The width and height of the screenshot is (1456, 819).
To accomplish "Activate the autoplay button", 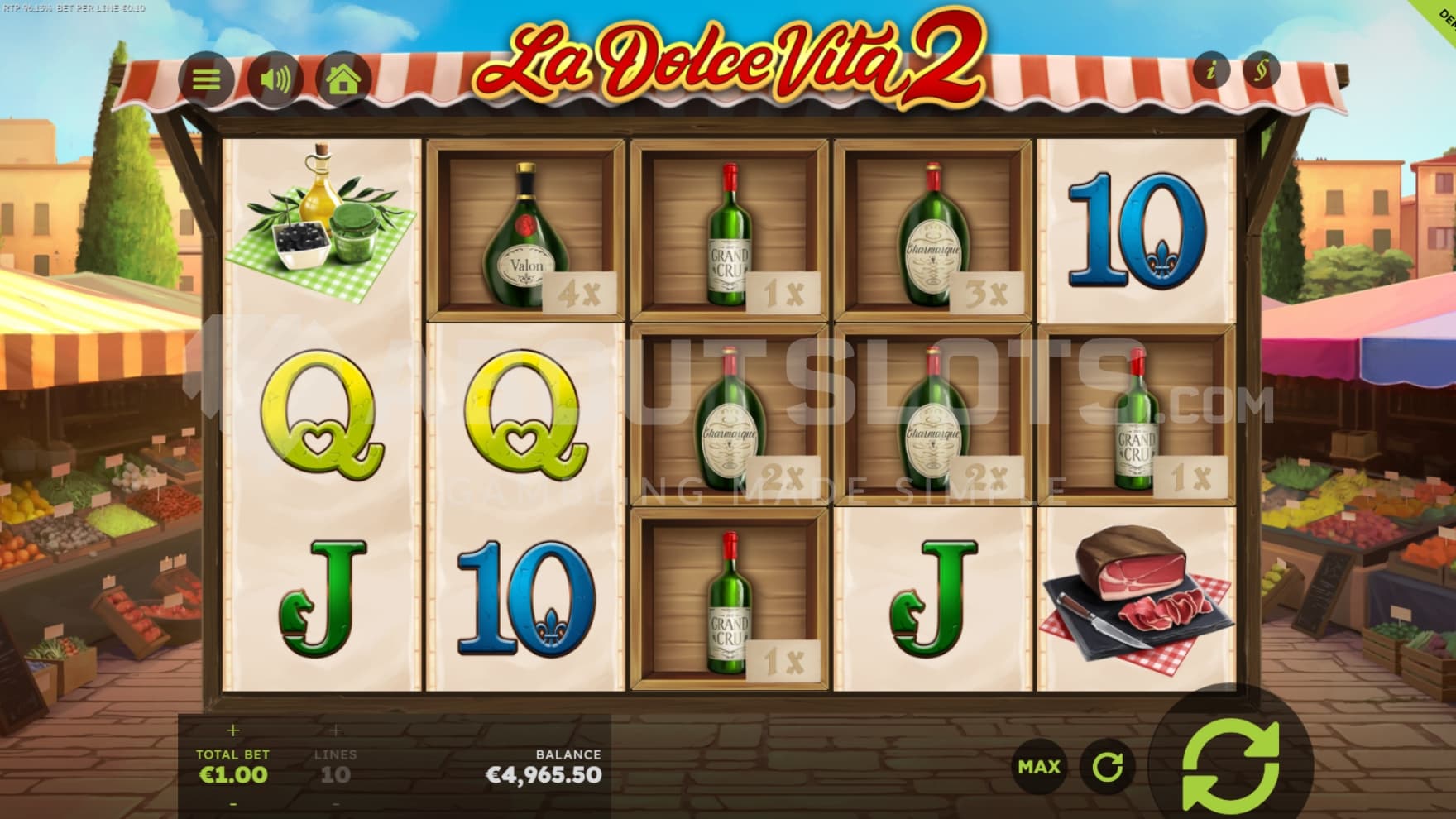I will [1107, 767].
